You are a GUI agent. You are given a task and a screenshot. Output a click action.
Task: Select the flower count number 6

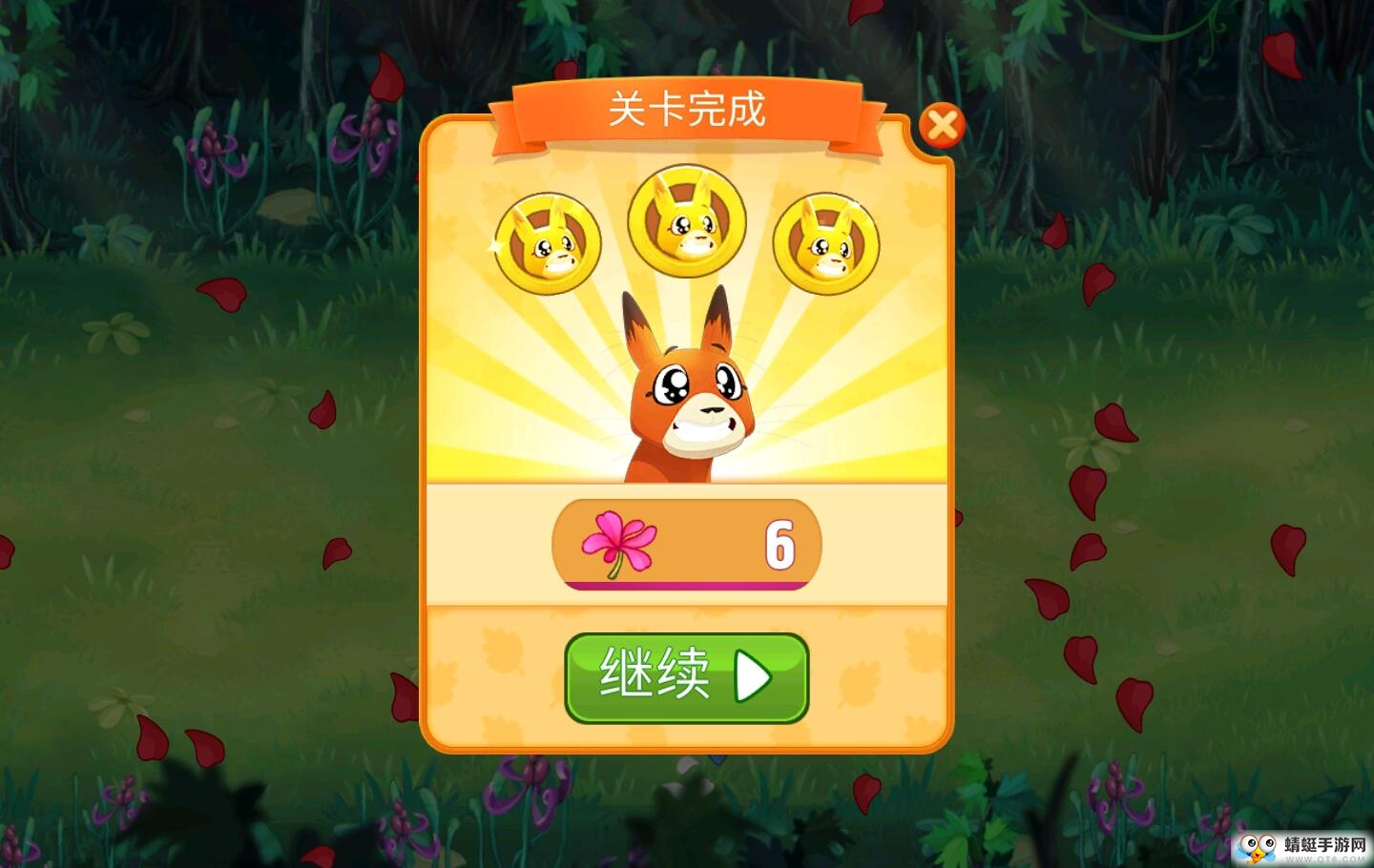click(780, 544)
